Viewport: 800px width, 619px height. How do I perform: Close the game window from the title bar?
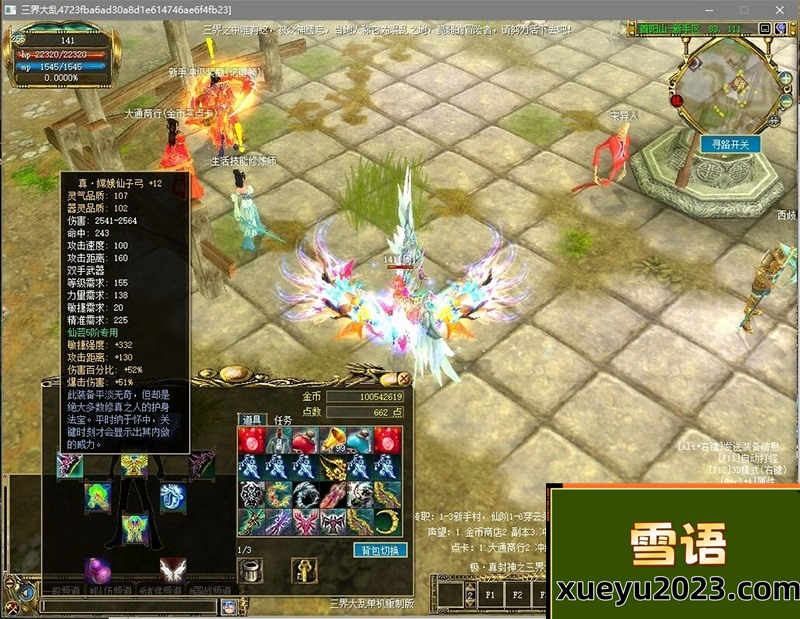[x=781, y=9]
